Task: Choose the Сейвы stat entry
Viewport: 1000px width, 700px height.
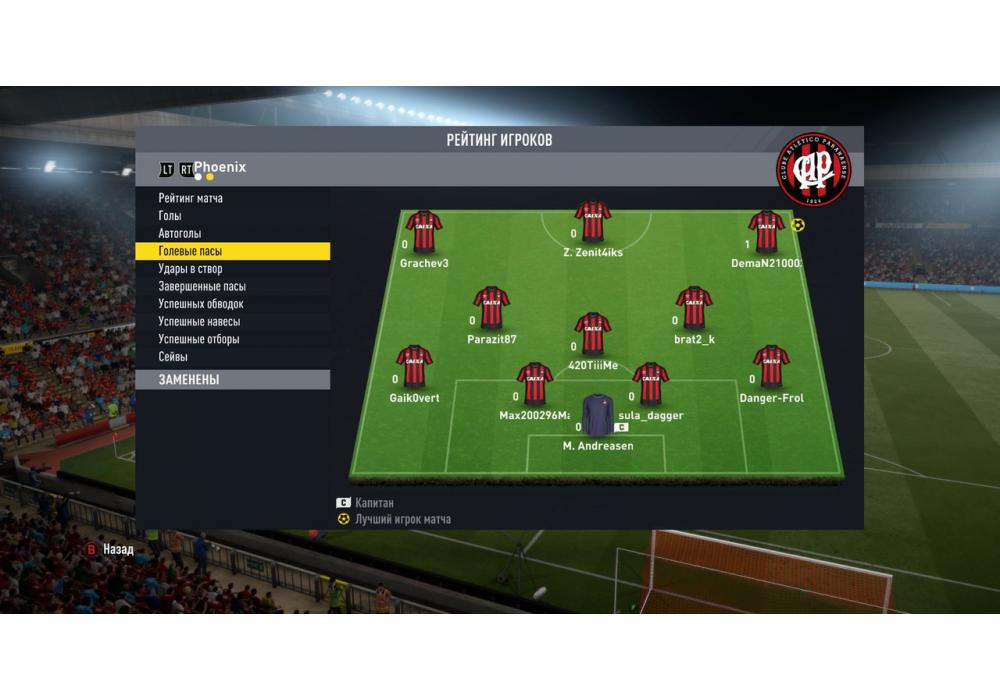Action: (173, 357)
